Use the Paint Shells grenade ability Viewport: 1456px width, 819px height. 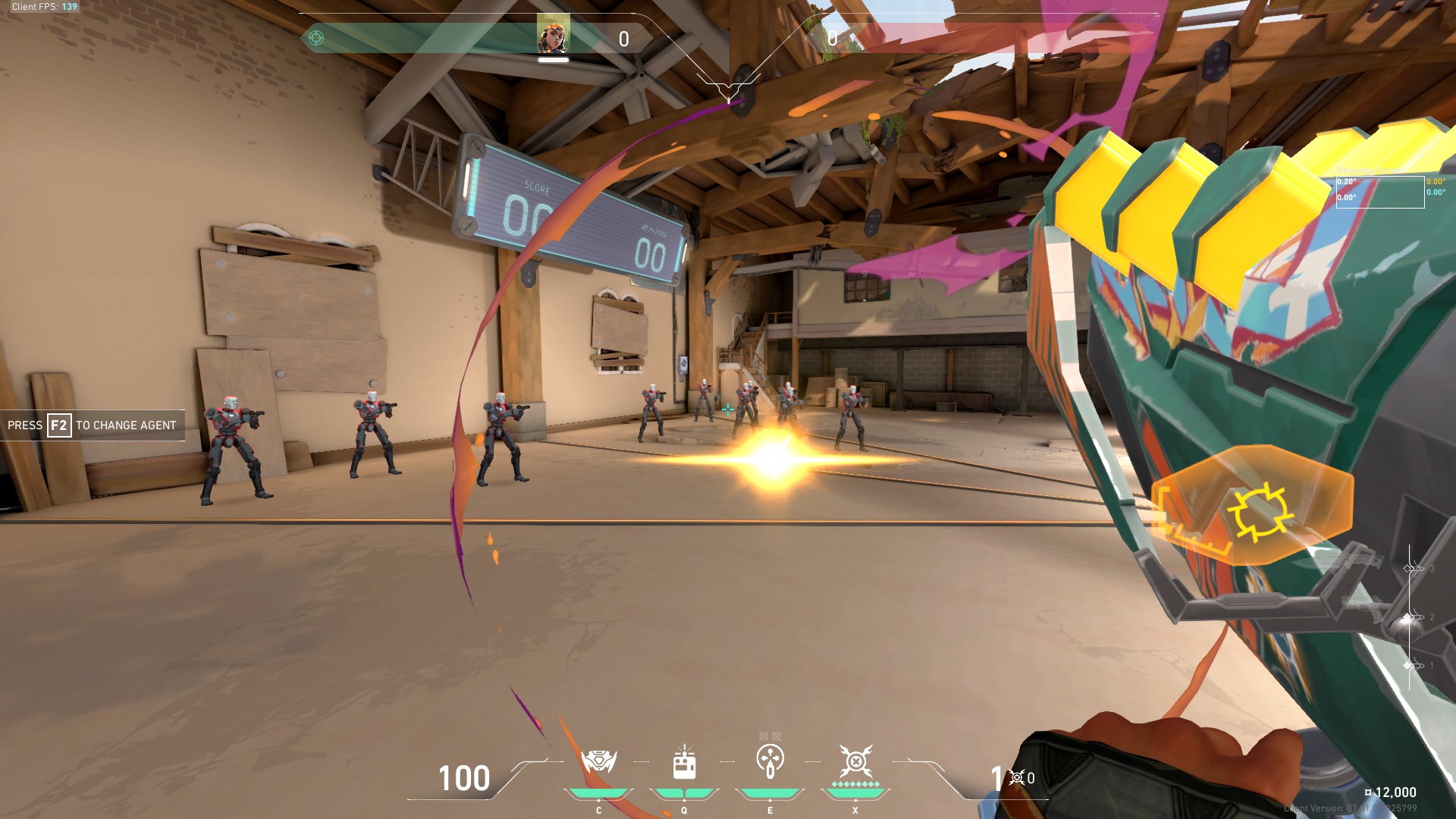coord(770,761)
